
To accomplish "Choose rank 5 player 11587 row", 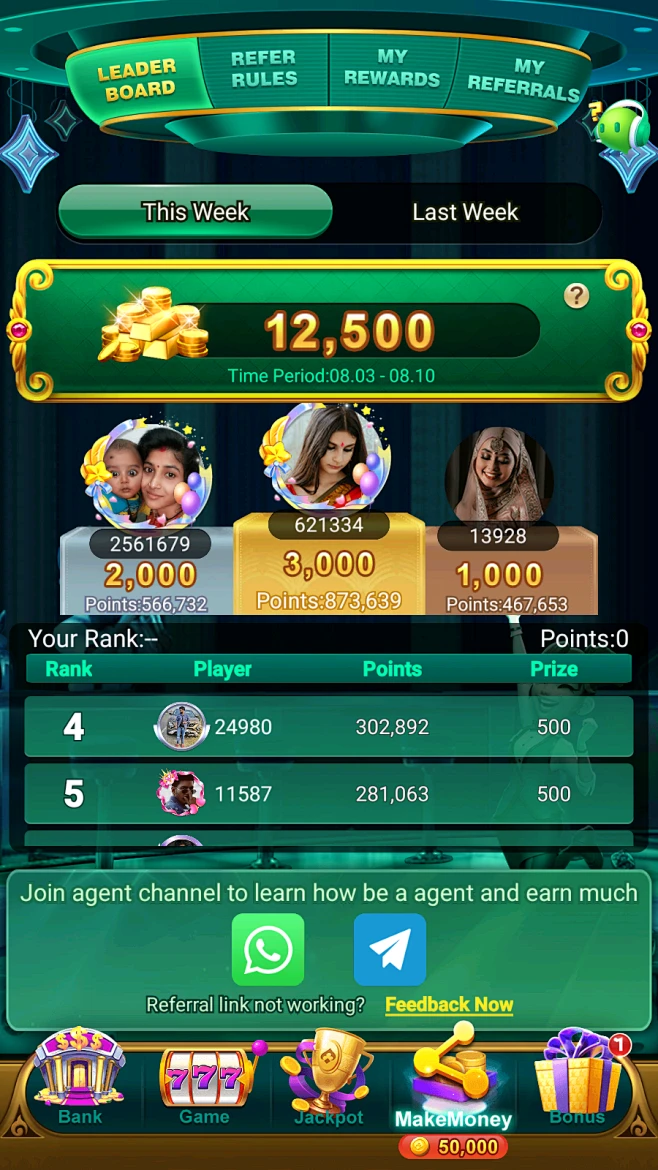I will pyautogui.click(x=328, y=794).
